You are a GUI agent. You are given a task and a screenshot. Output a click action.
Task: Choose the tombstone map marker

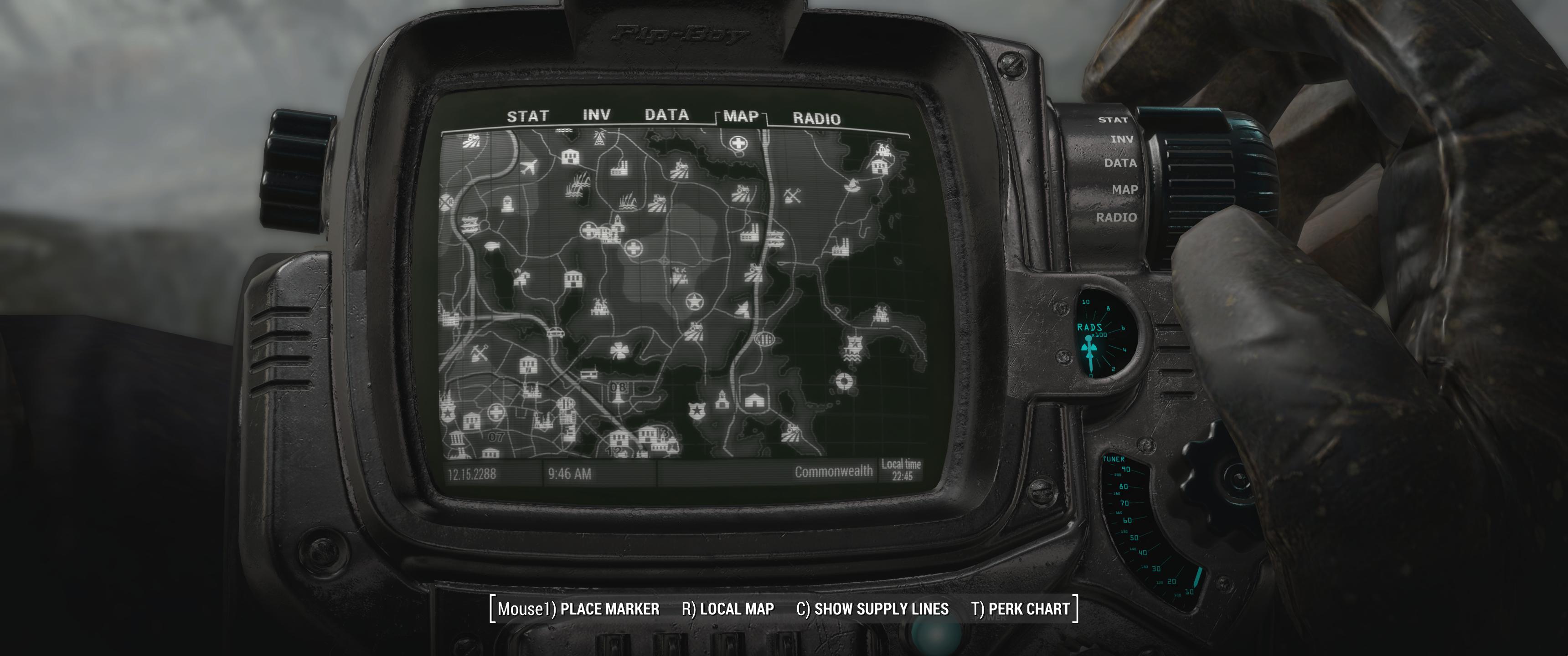click(x=507, y=203)
